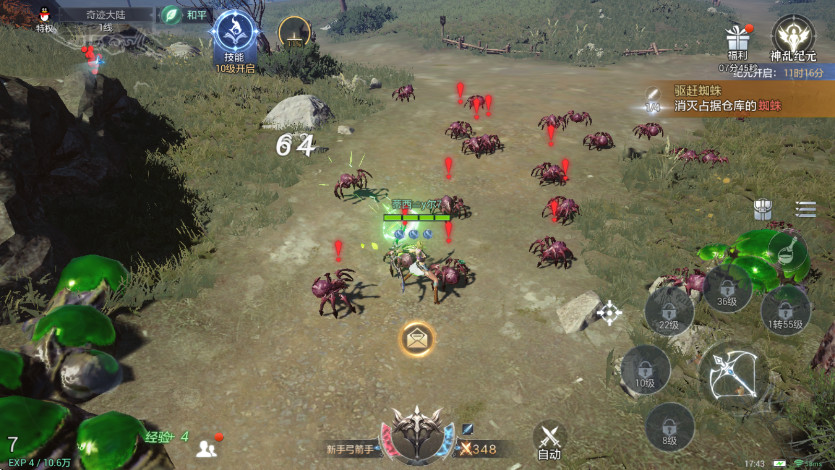Toggle 自动 auto-battle mode
The width and height of the screenshot is (835, 470).
point(549,440)
